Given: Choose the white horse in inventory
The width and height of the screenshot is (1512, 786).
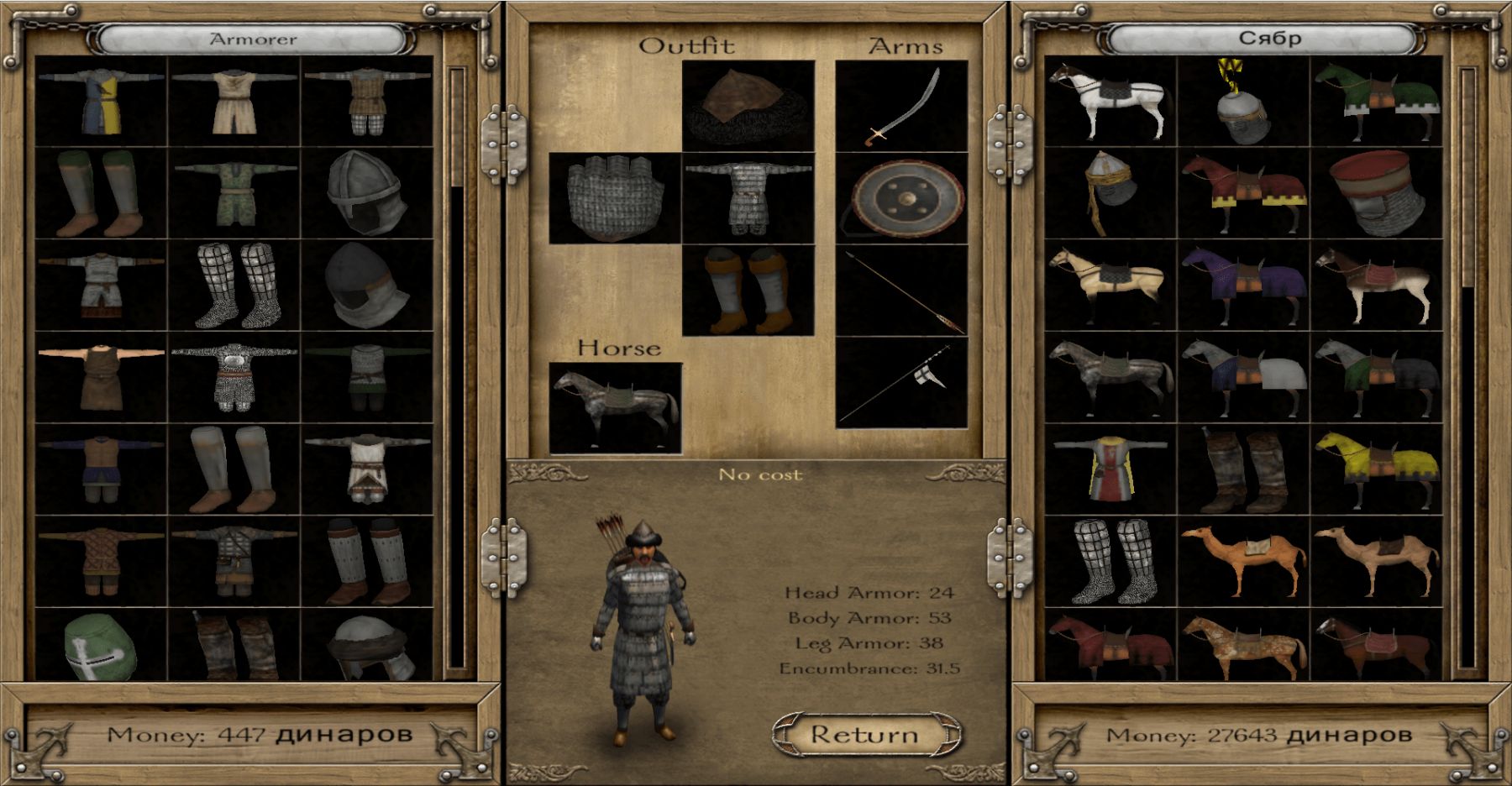Looking at the screenshot, I should tap(1110, 102).
